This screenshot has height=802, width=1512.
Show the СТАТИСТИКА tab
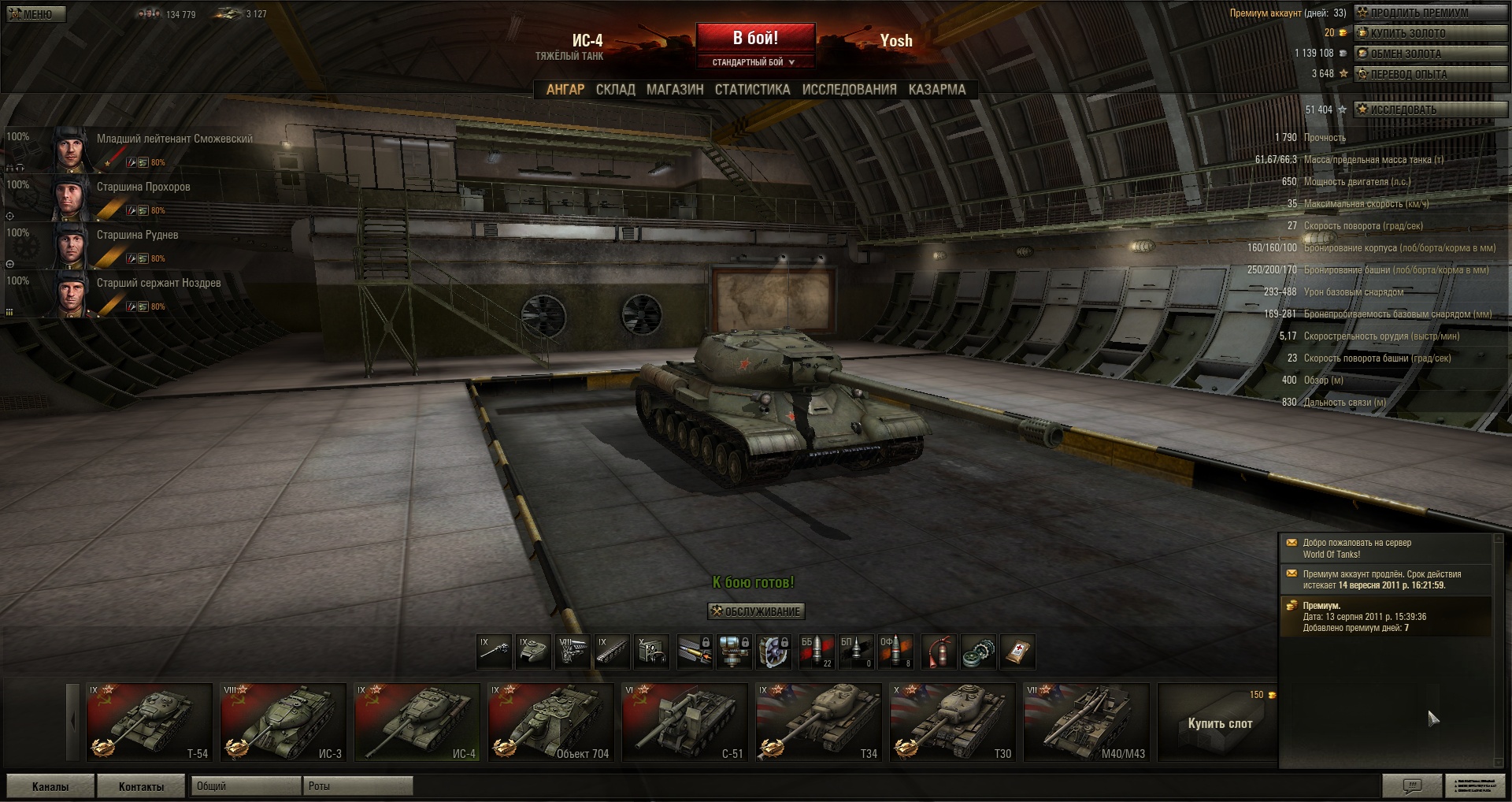pos(752,90)
